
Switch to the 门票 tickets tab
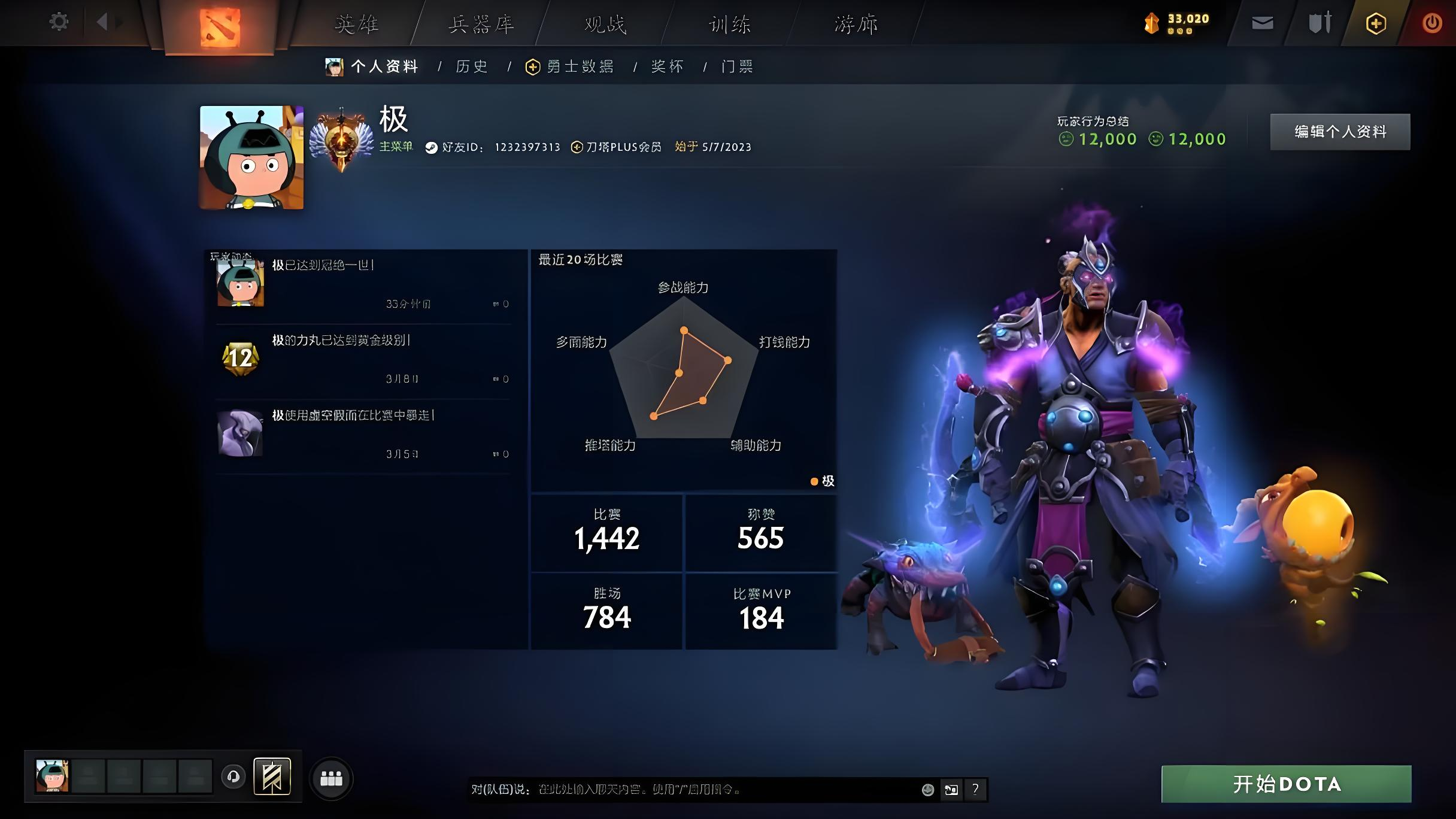[737, 66]
